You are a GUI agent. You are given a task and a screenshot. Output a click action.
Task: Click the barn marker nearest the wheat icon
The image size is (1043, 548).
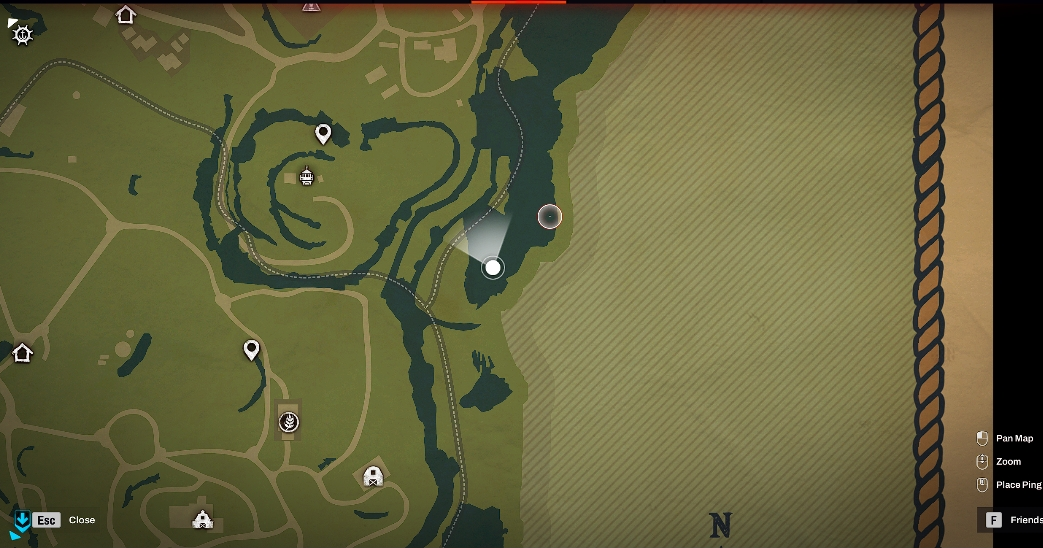pos(373,476)
